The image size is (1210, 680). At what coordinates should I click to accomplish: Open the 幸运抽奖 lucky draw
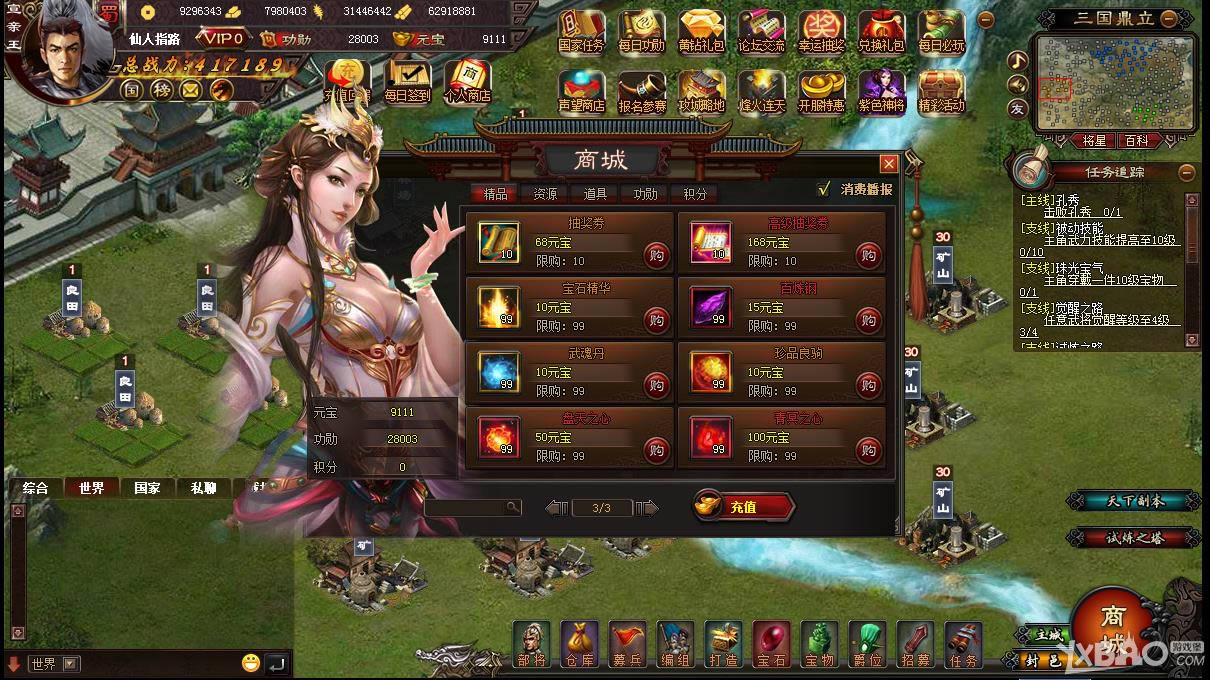coord(822,32)
